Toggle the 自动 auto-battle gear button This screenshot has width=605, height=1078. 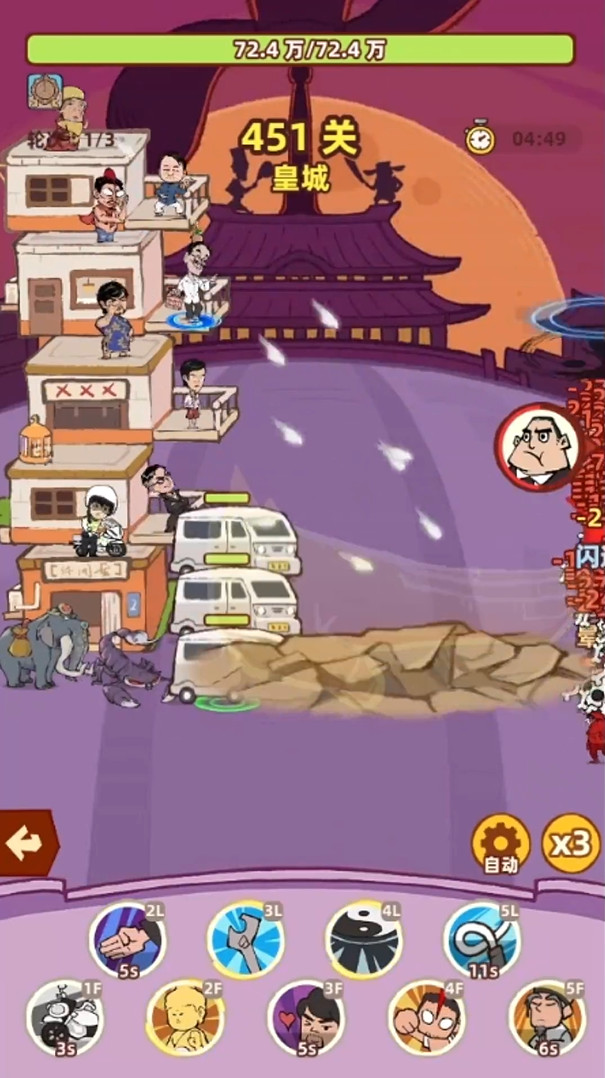pos(499,843)
